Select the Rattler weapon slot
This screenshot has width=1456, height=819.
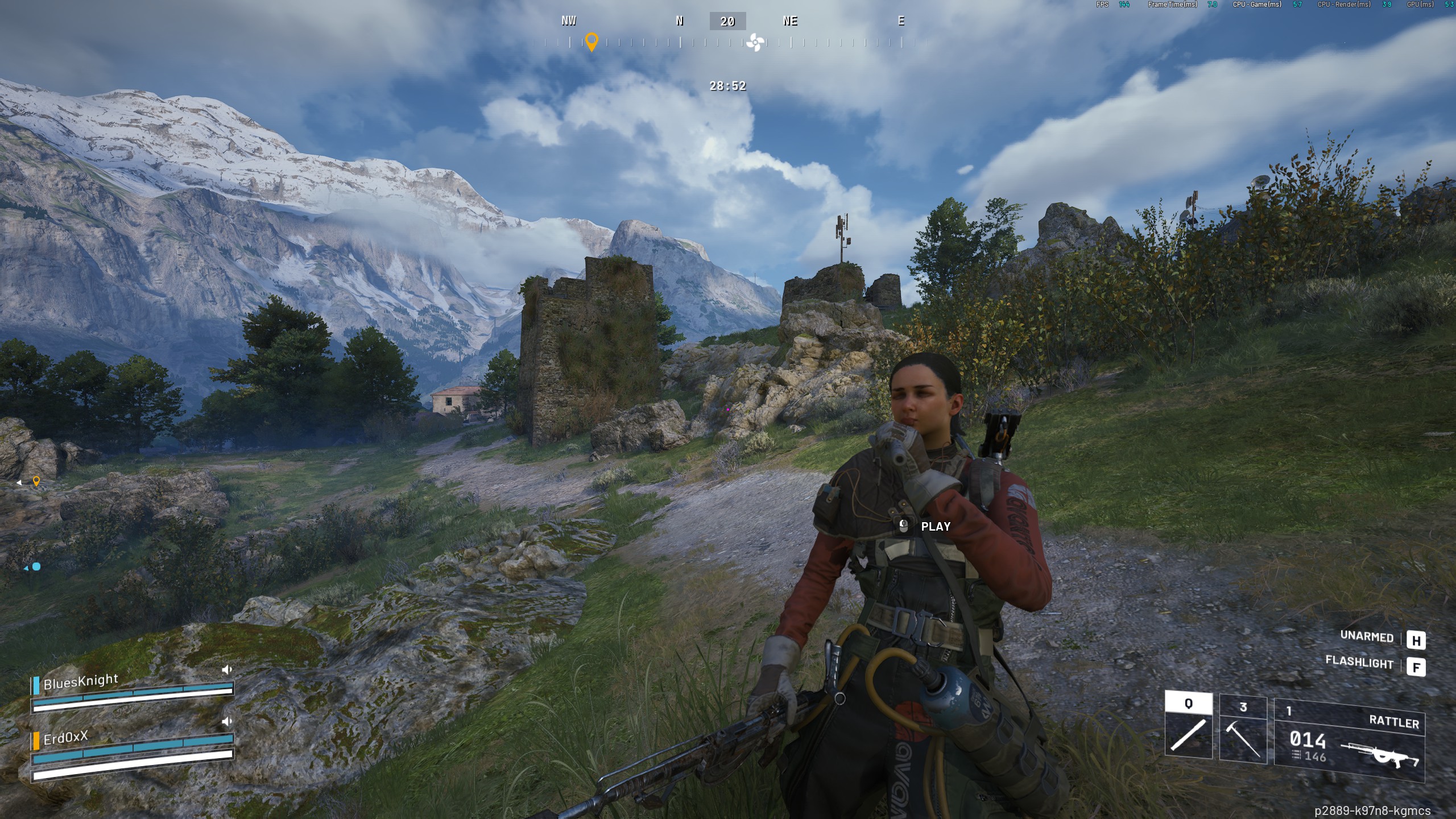tap(1349, 740)
